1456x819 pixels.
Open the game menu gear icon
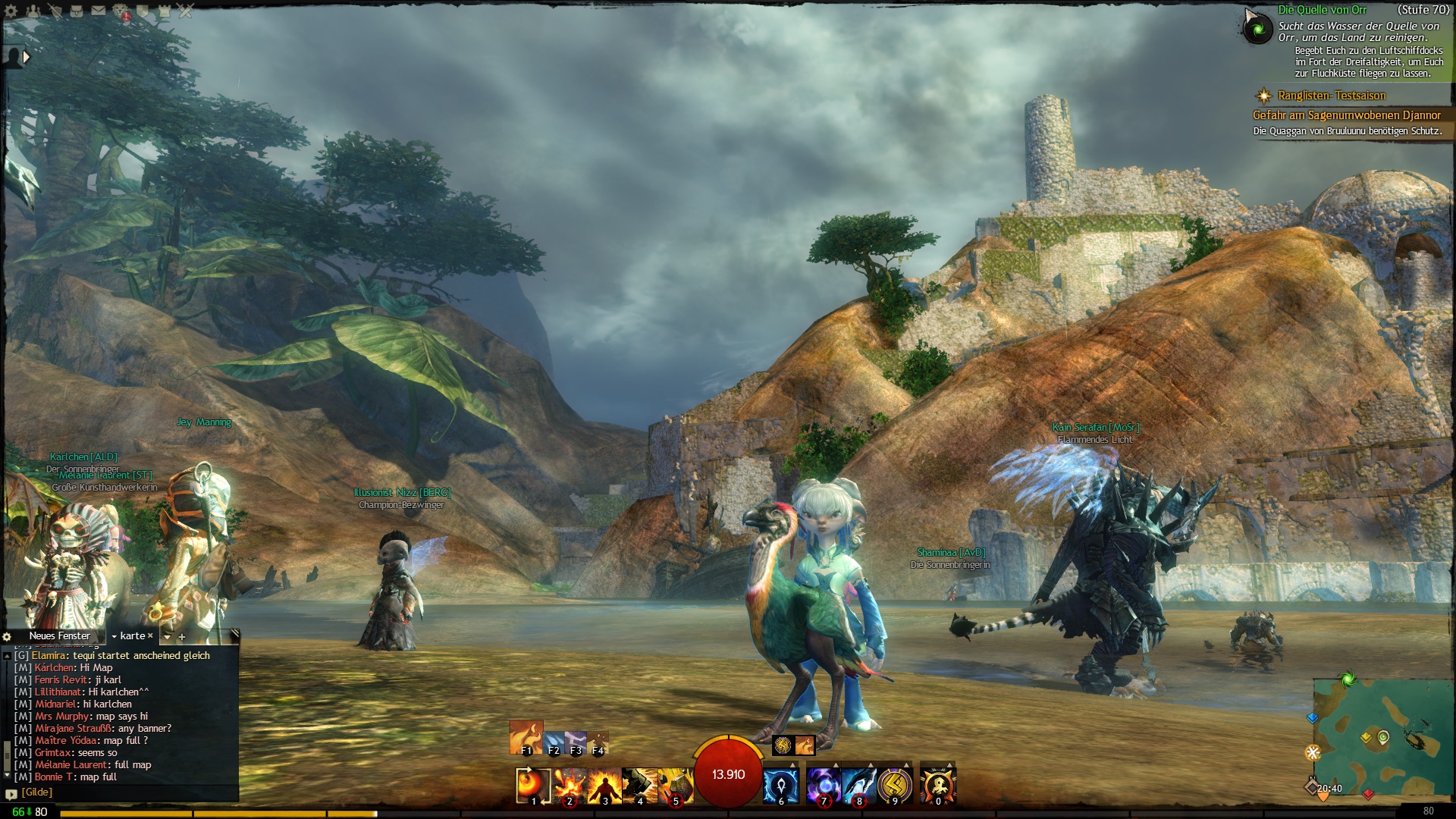11,11
